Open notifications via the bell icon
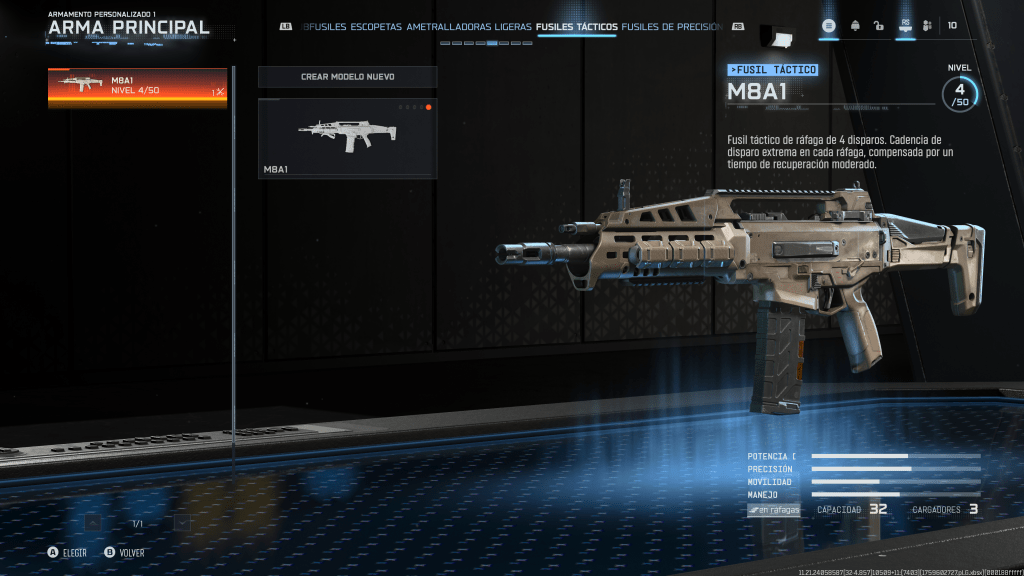 pyautogui.click(x=855, y=26)
